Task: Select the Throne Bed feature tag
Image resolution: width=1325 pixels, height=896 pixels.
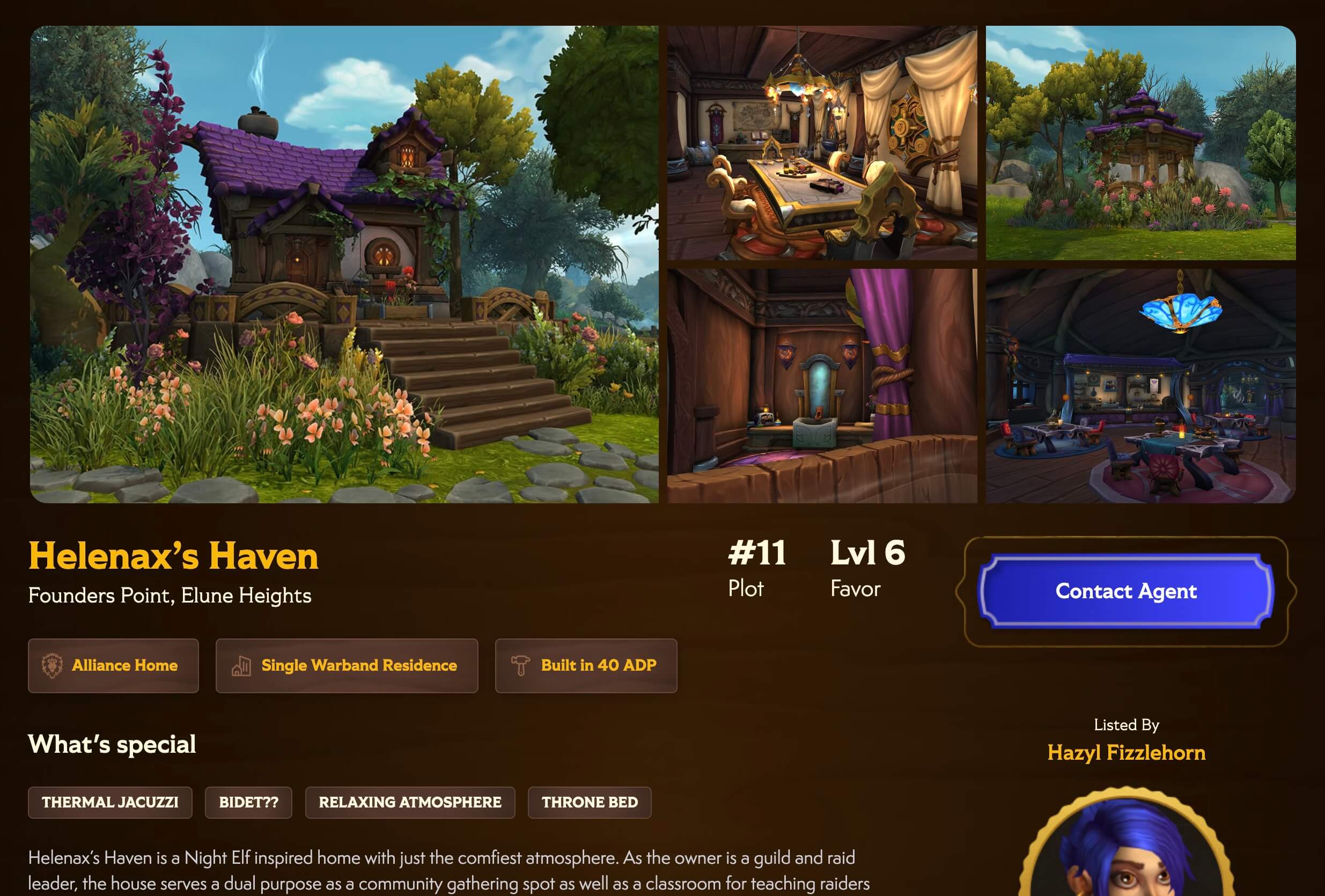Action: [590, 803]
